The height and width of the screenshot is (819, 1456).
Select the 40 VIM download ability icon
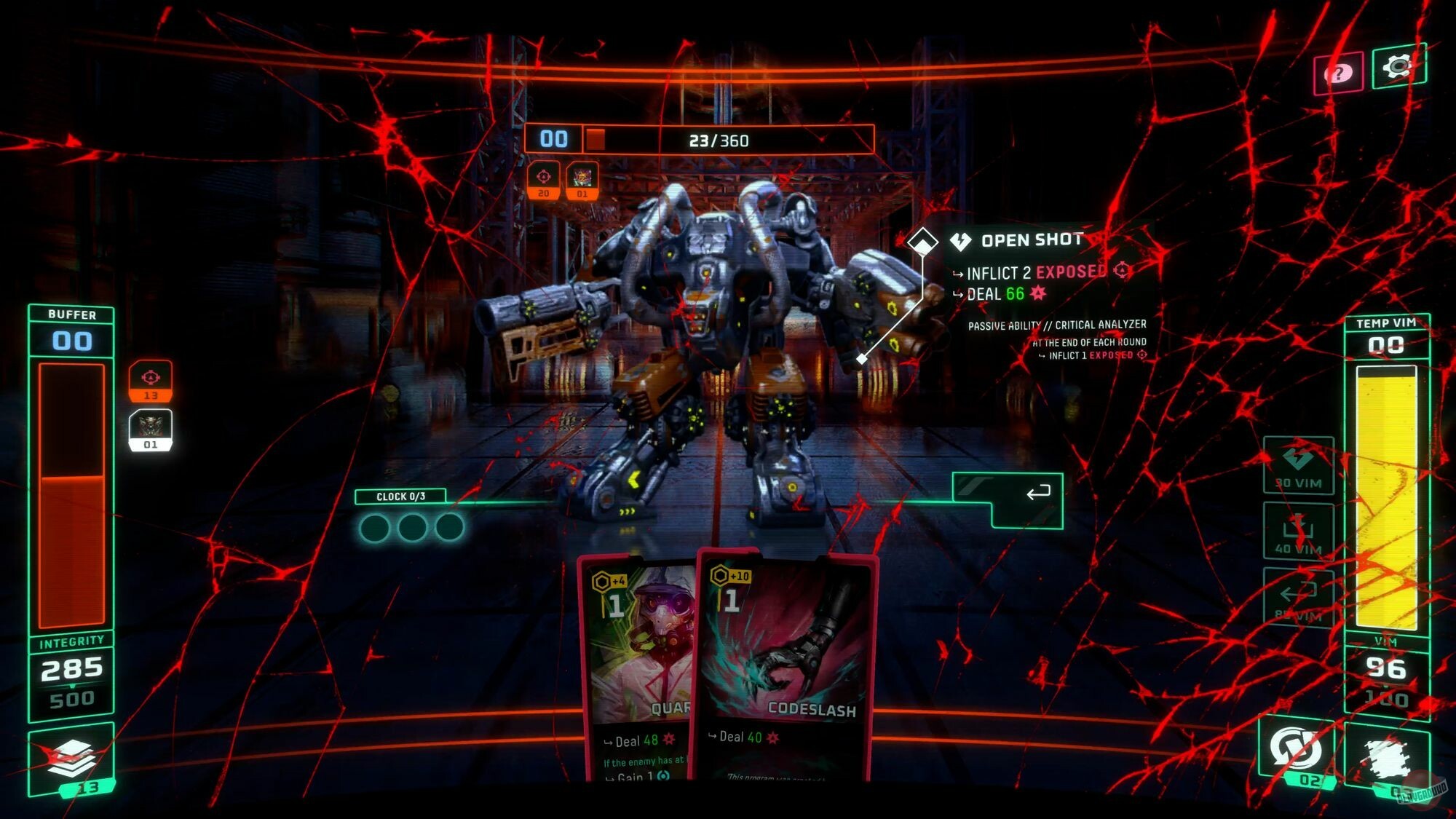(x=1299, y=531)
